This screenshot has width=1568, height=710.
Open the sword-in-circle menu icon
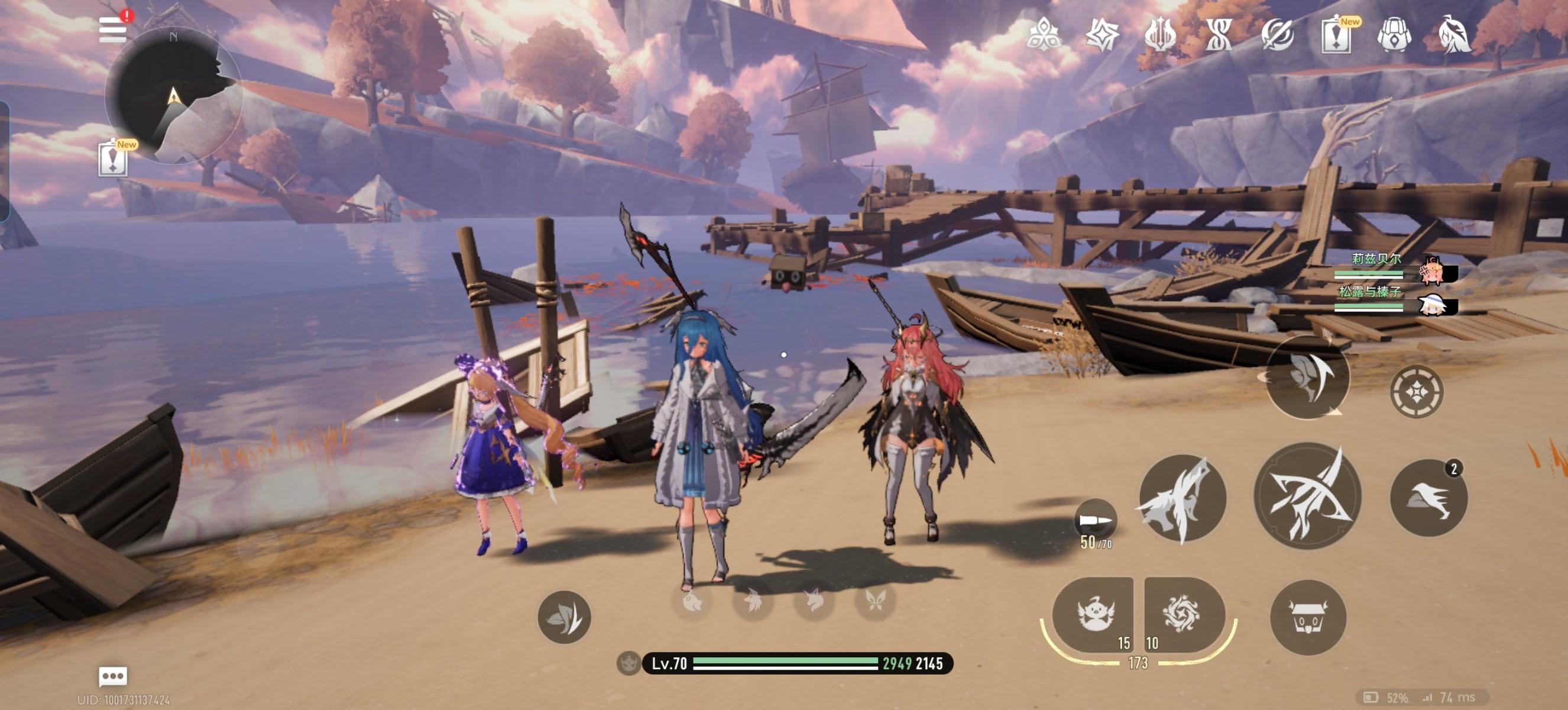(x=1278, y=34)
